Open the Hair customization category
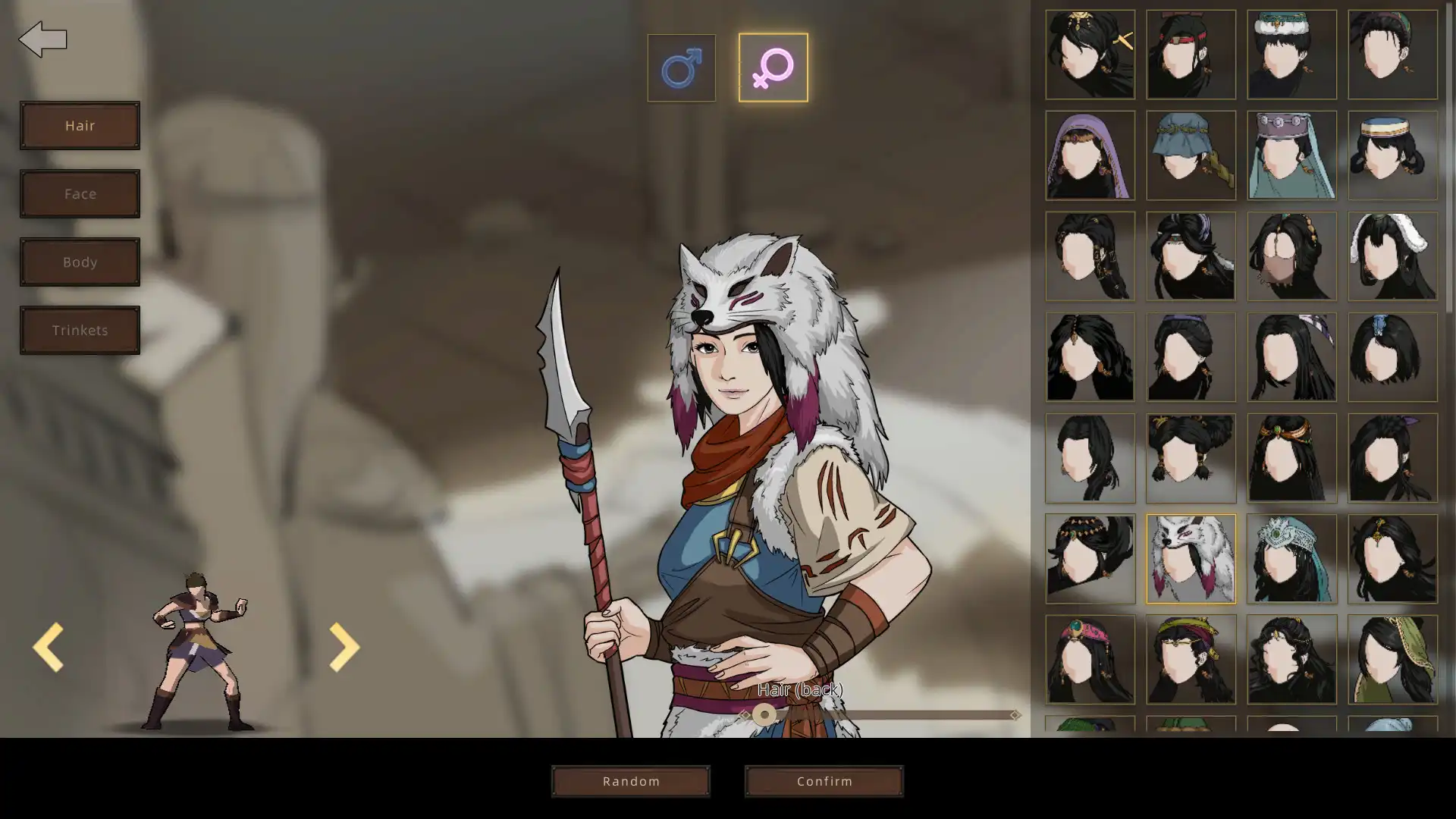Screen dimensions: 1456x819 click(x=80, y=125)
